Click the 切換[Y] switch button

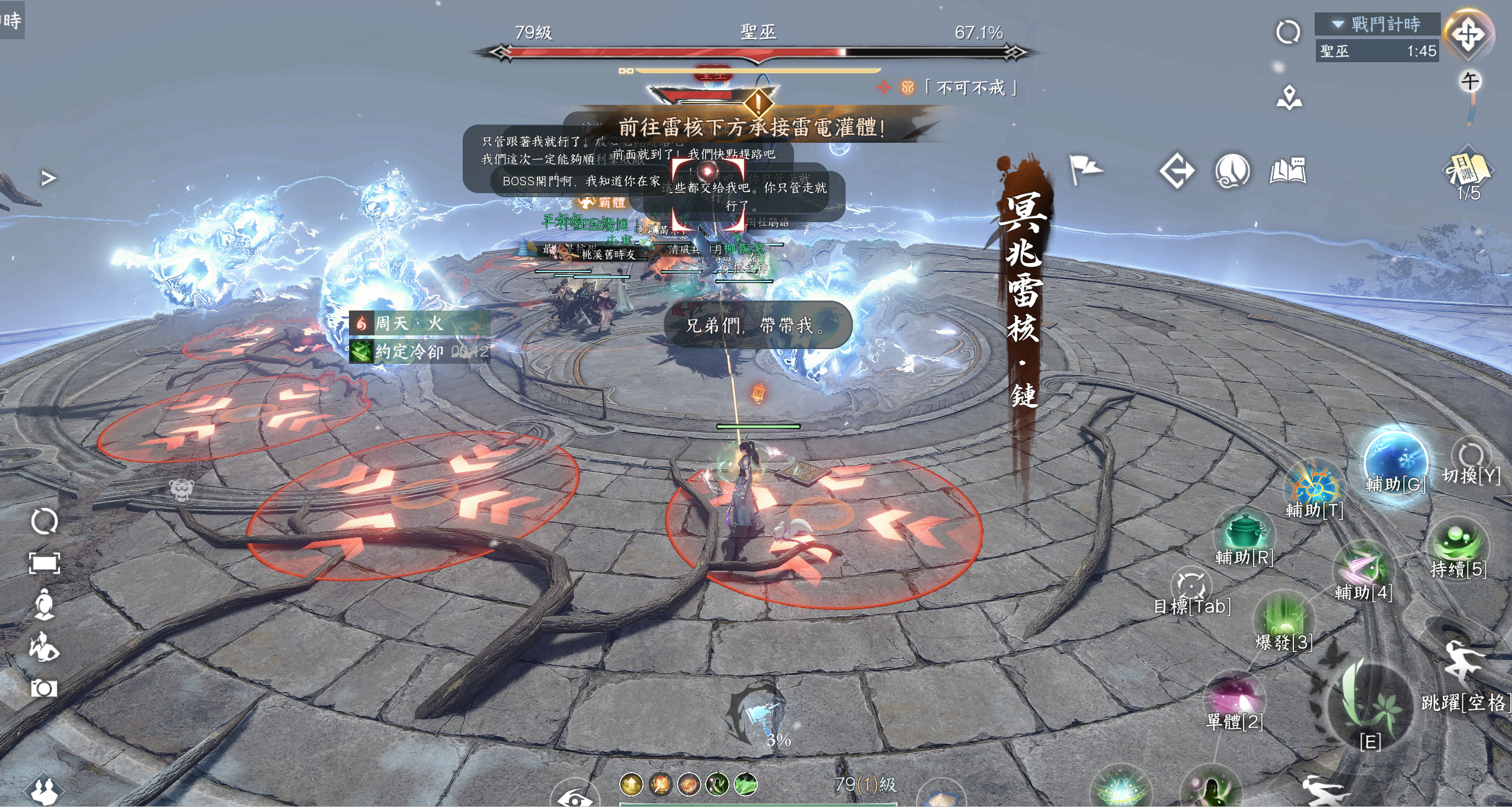tap(1471, 456)
